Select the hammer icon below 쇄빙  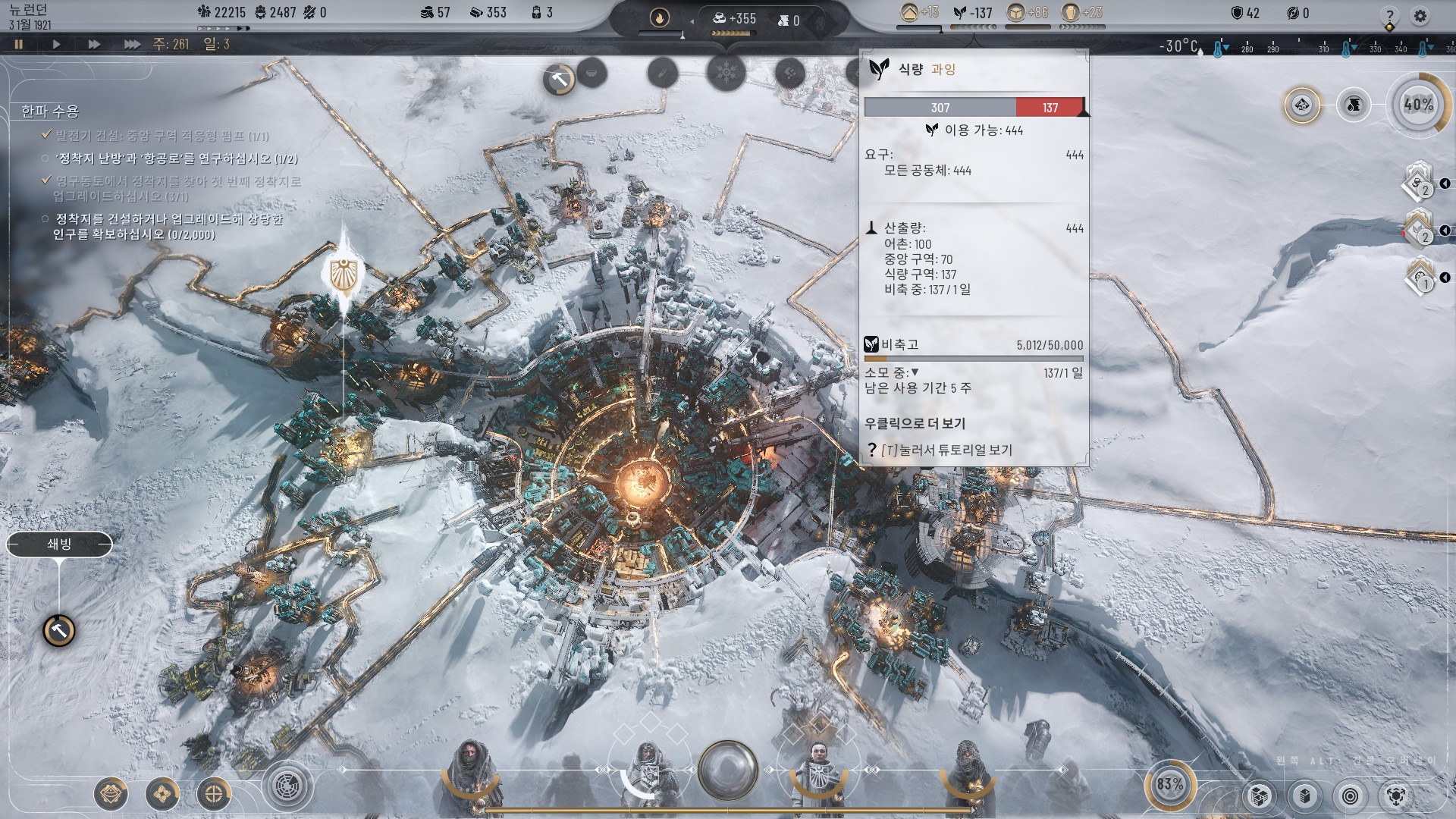[58, 630]
